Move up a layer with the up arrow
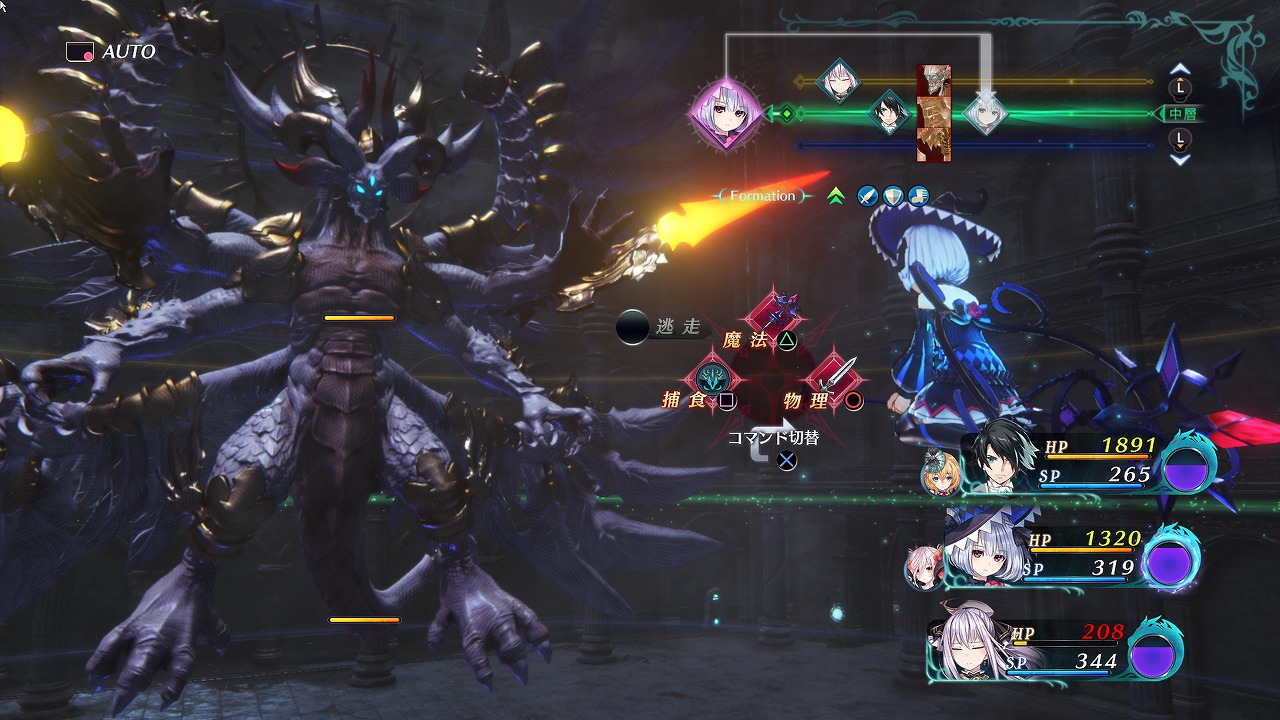Image resolution: width=1280 pixels, height=720 pixels. point(1180,69)
